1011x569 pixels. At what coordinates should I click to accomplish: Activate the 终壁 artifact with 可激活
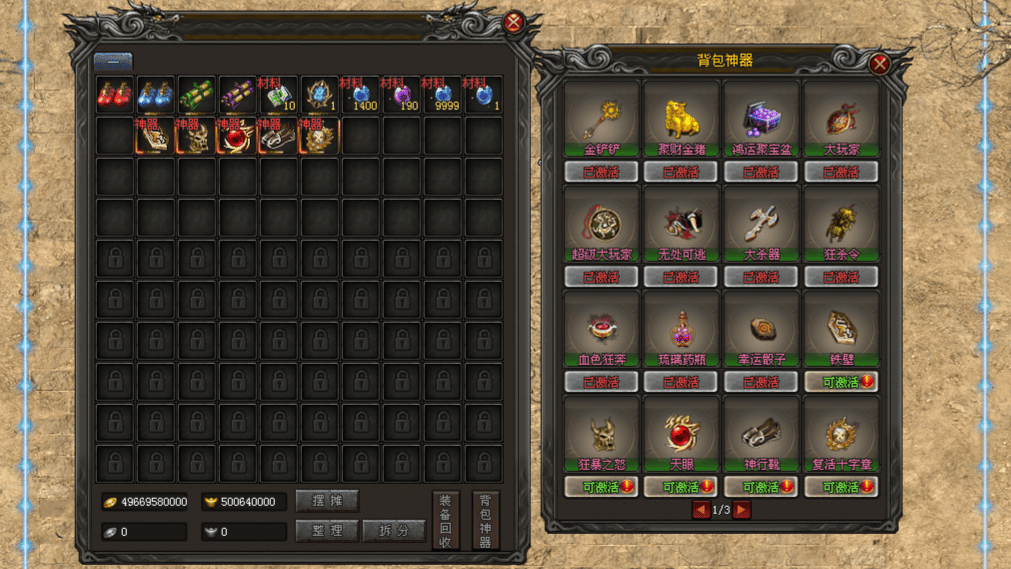pos(841,382)
